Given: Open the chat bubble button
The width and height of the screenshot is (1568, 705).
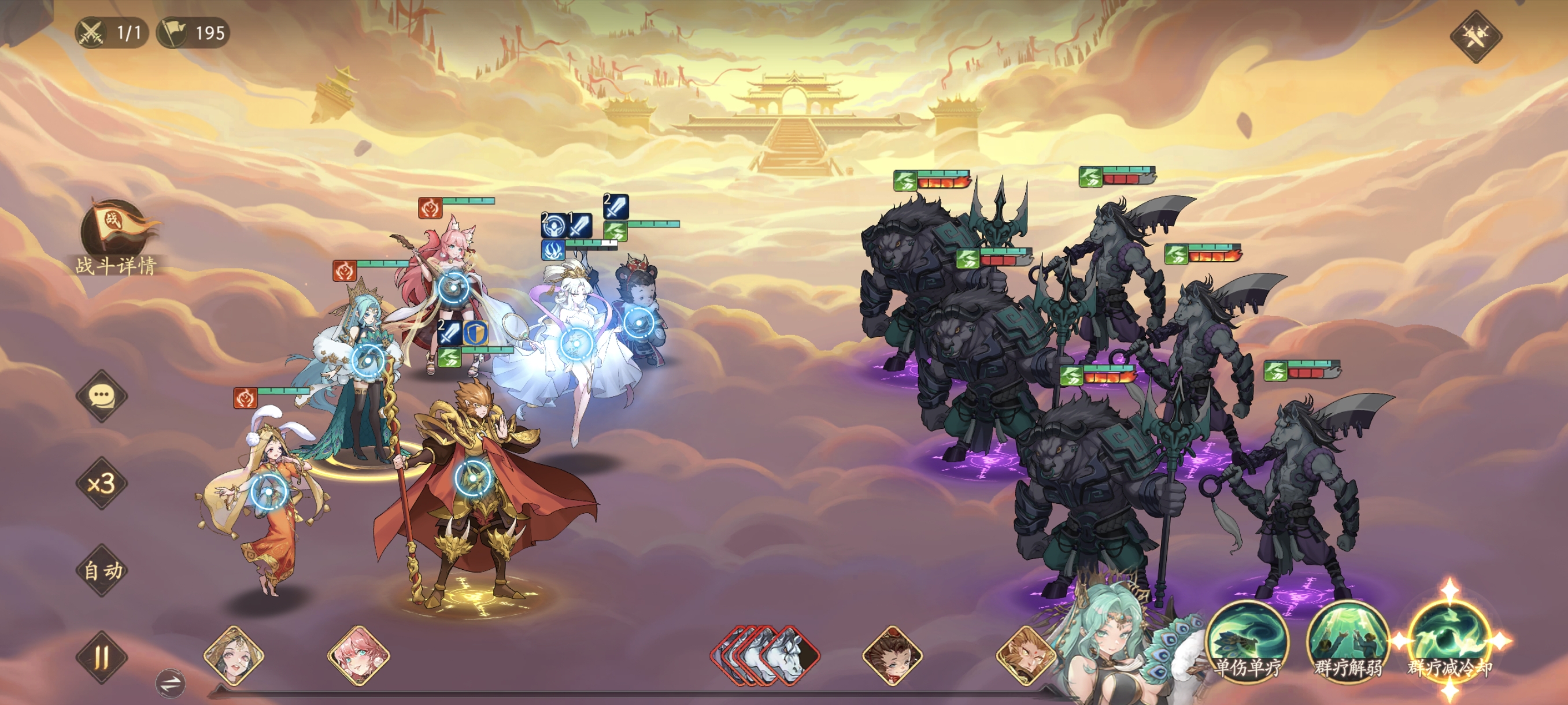Looking at the screenshot, I should pos(102,396).
